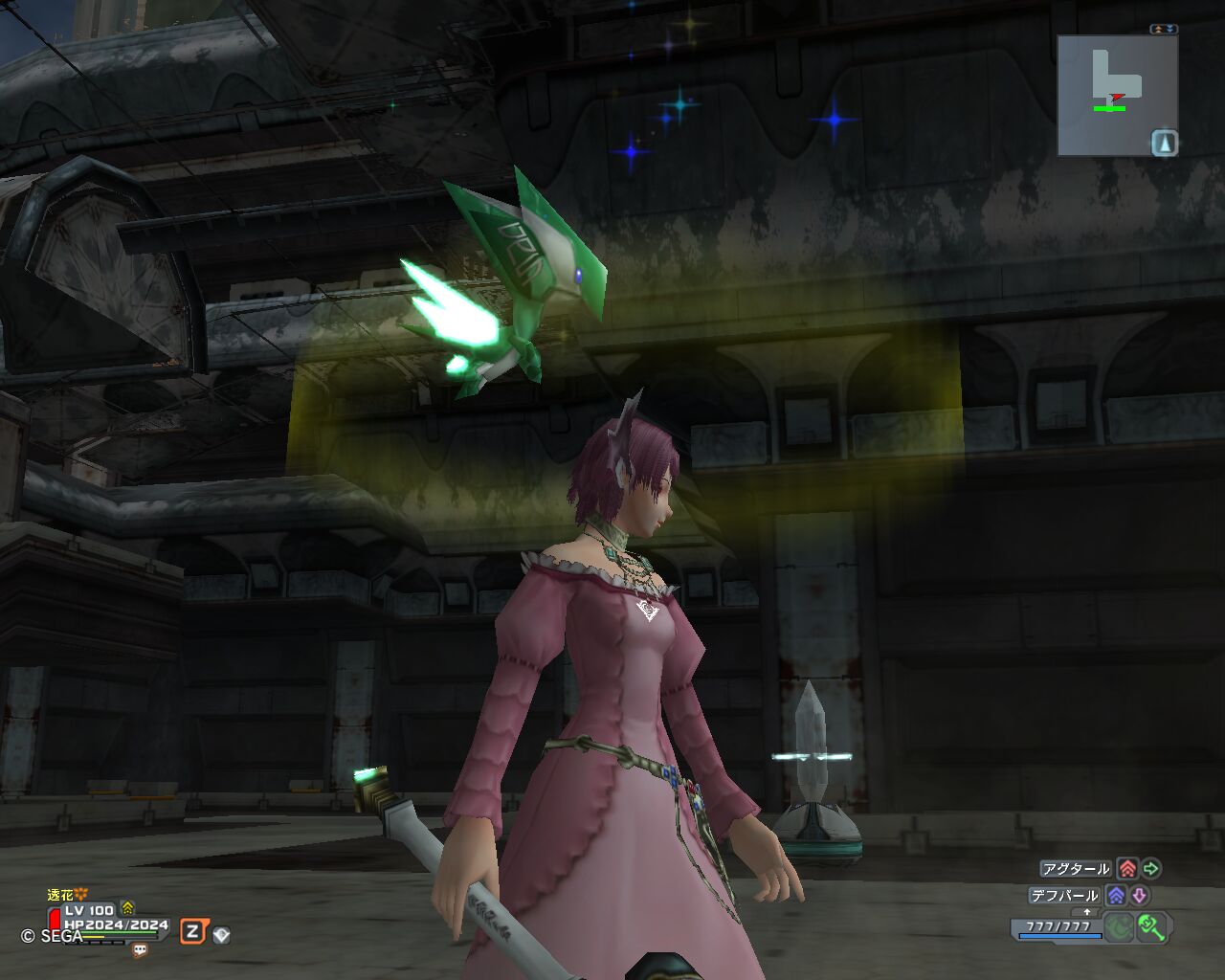The width and height of the screenshot is (1225, 980).
Task: Select the dimmed left weapon palette slot
Action: 1119,926
